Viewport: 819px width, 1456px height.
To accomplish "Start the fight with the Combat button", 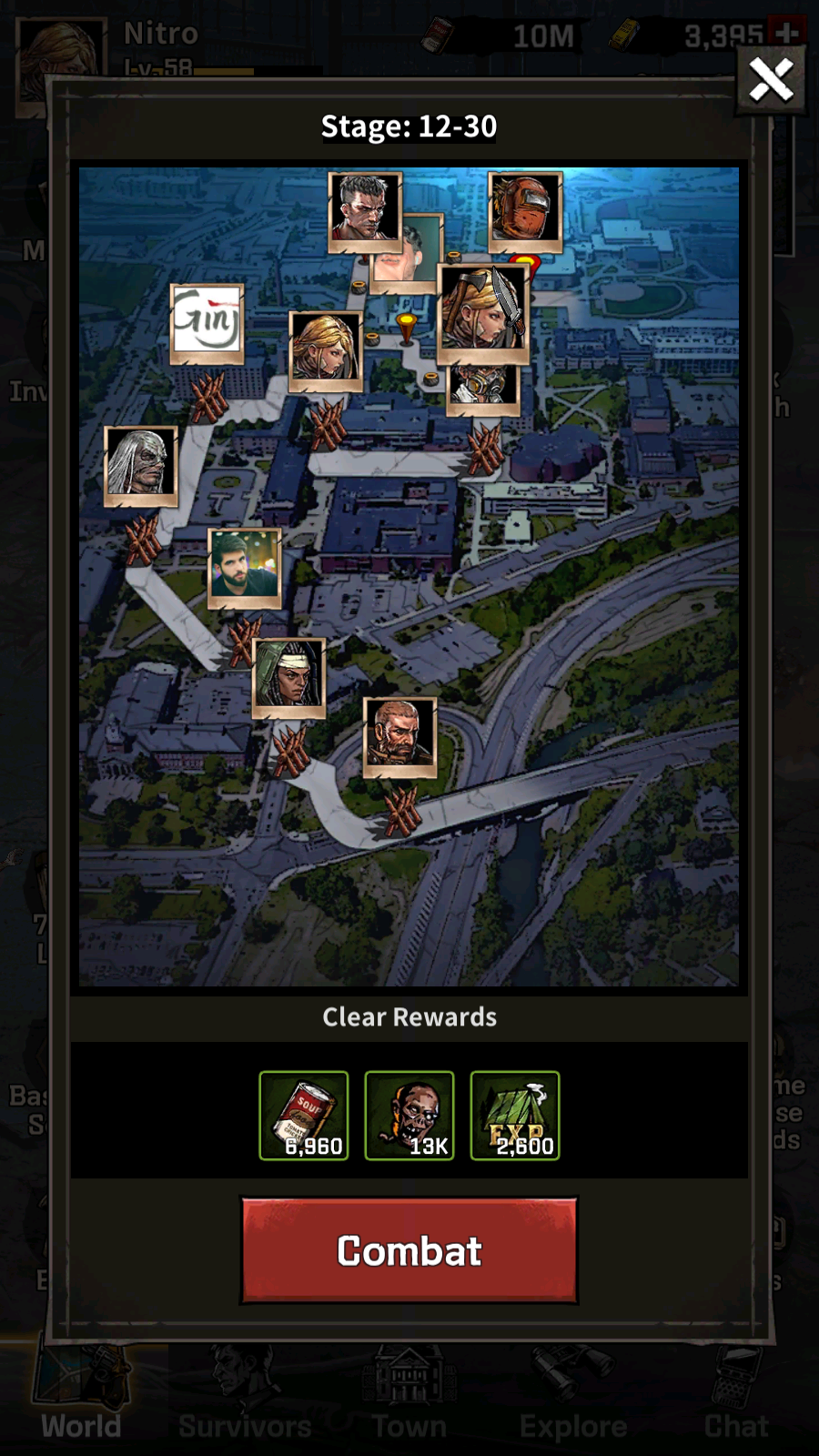I will (409, 1250).
